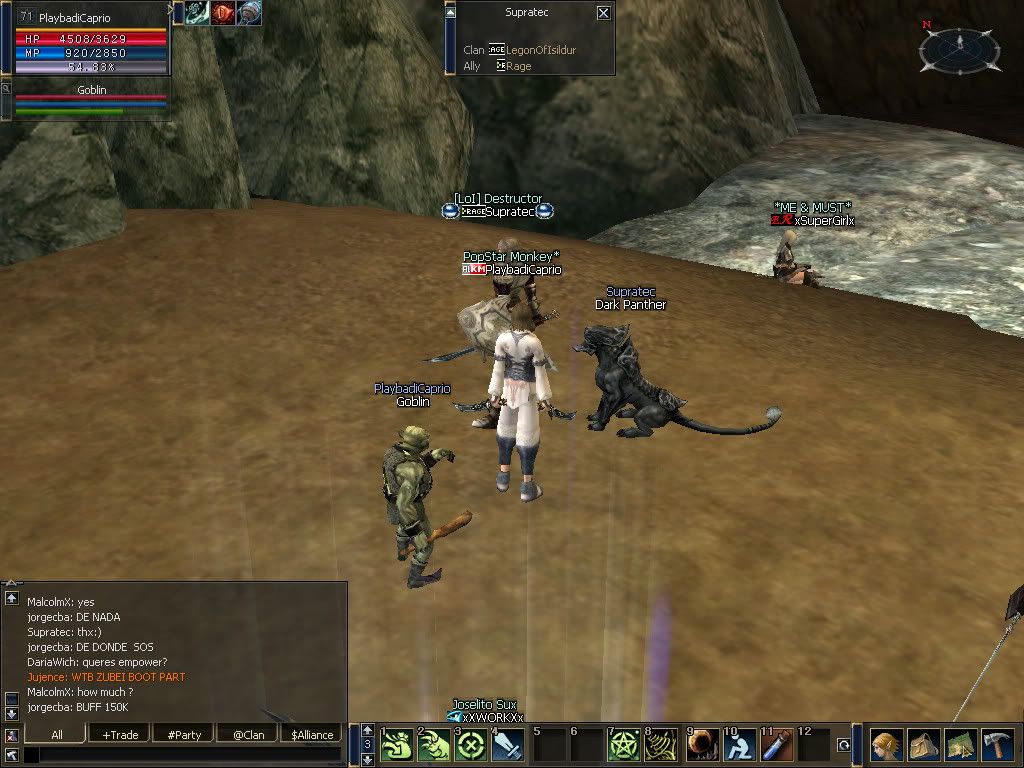Close the Supratec target window

pyautogui.click(x=603, y=13)
